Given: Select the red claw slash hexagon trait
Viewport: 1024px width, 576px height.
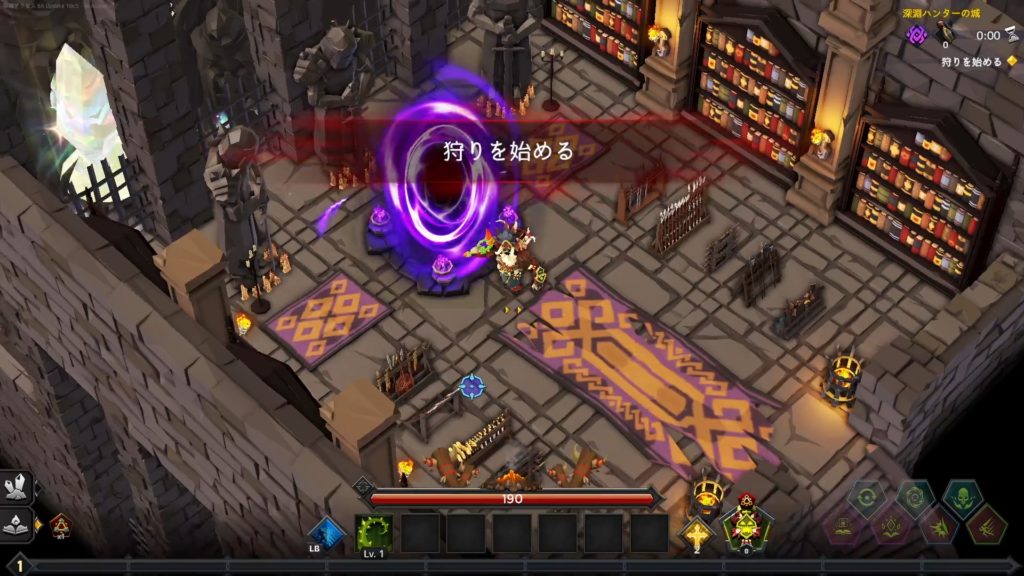Looking at the screenshot, I should pyautogui.click(x=987, y=525).
